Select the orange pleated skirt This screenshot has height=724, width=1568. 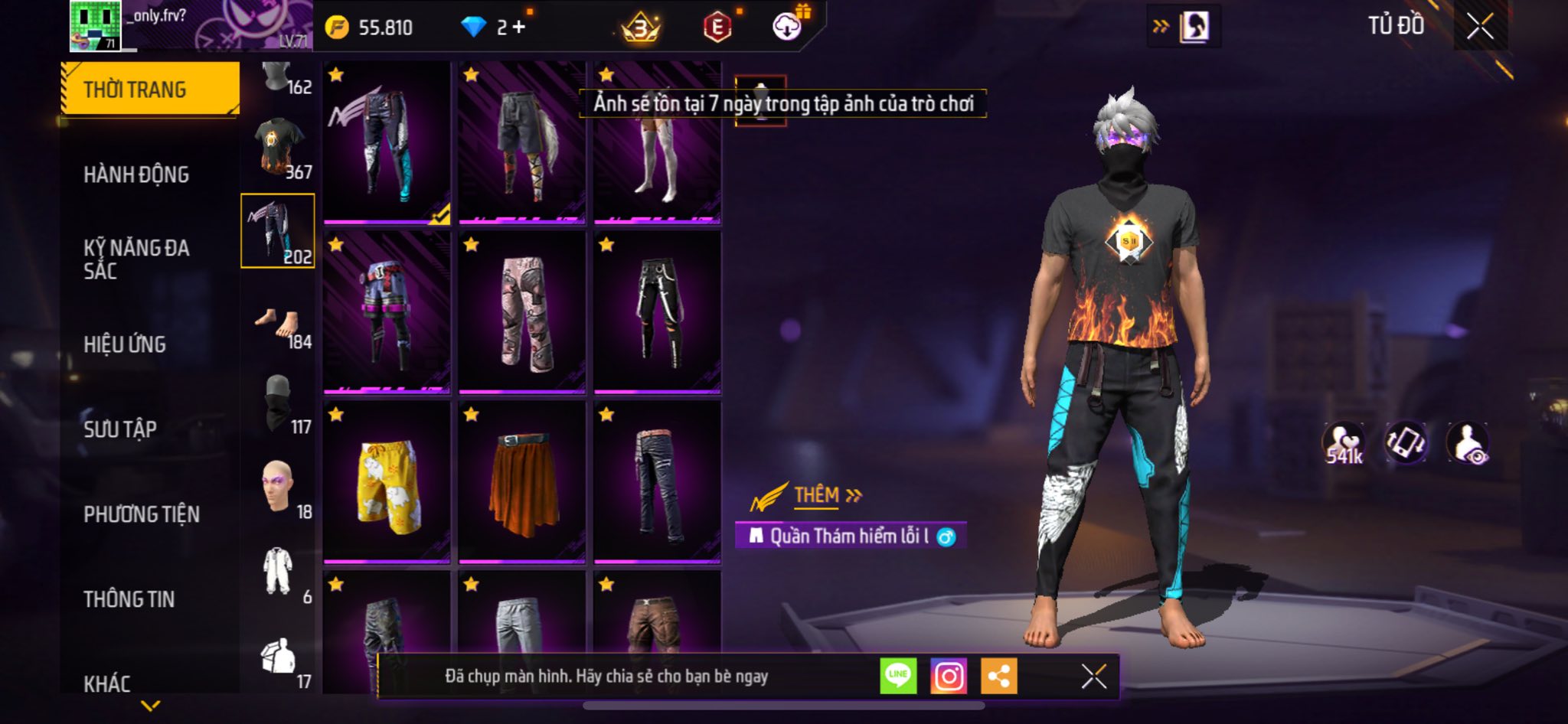522,484
